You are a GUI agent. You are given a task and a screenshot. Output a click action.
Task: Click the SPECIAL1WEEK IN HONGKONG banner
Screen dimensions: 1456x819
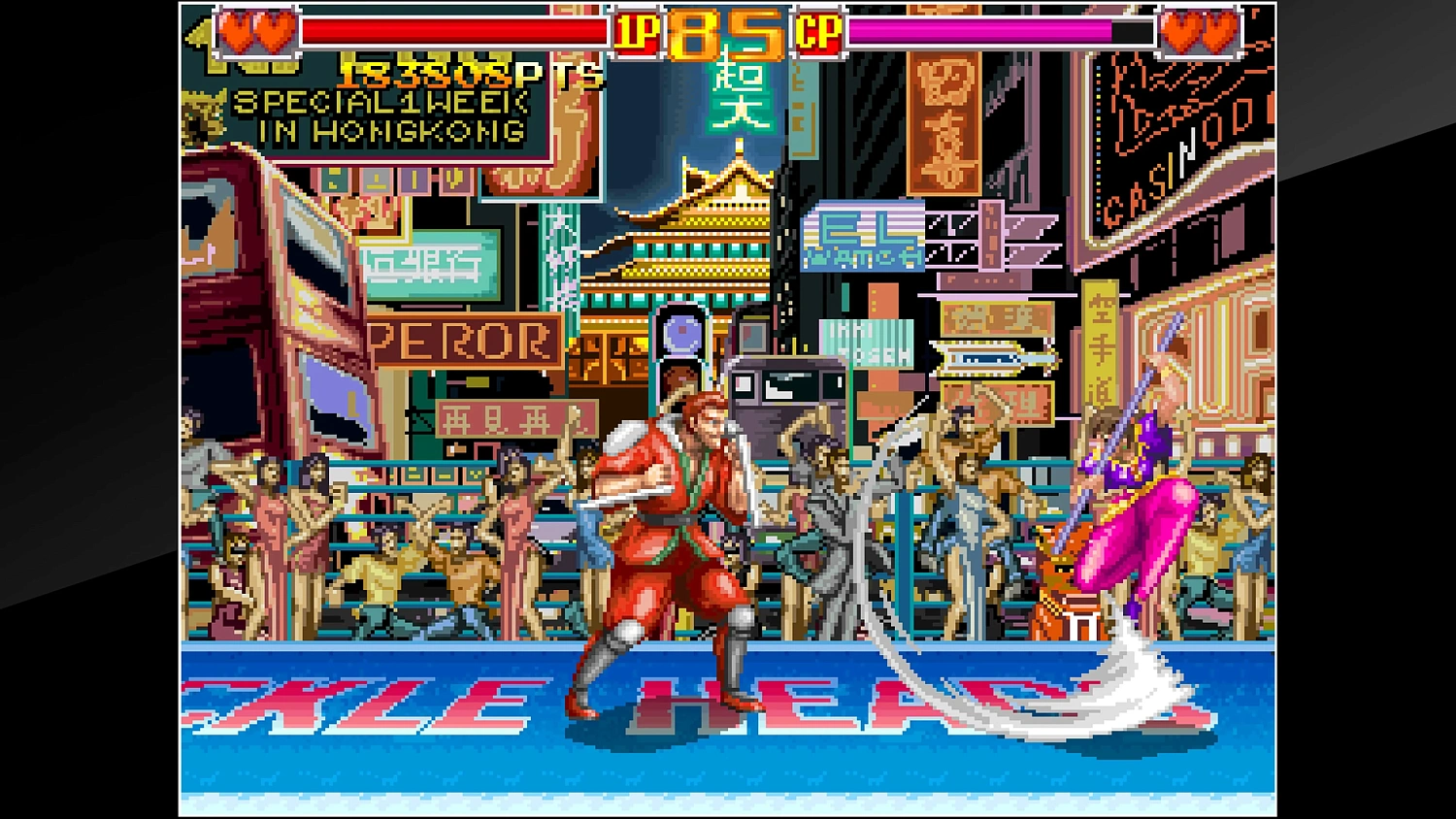379,116
